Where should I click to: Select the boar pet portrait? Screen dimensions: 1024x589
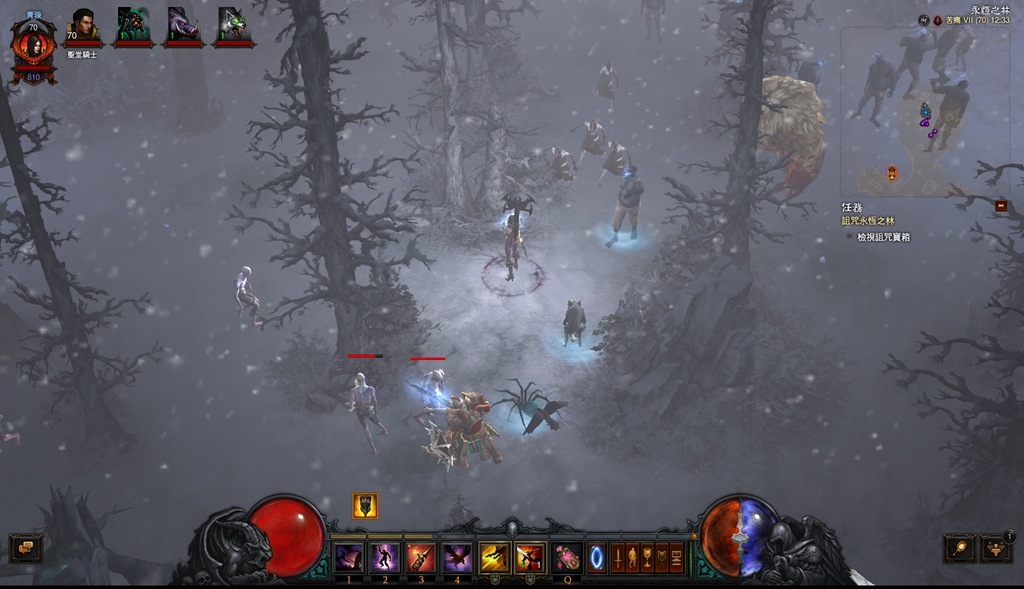[184, 24]
